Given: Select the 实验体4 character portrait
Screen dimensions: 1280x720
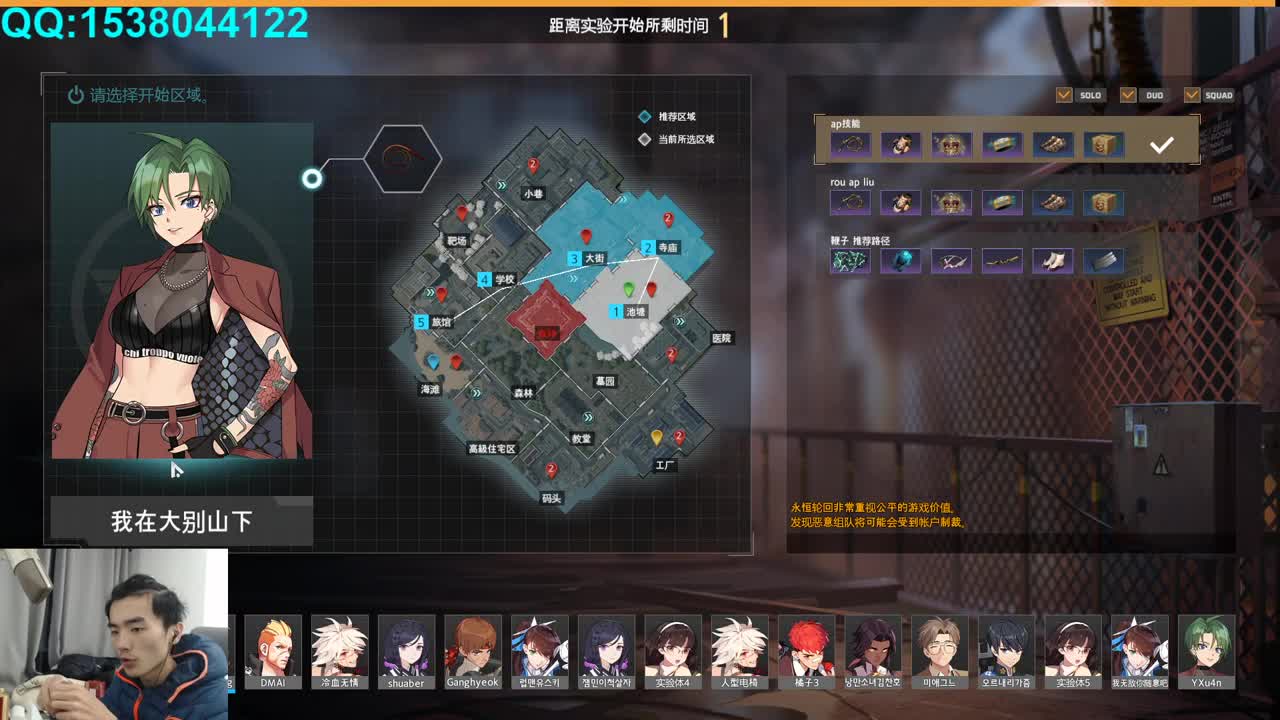Looking at the screenshot, I should pyautogui.click(x=673, y=652).
